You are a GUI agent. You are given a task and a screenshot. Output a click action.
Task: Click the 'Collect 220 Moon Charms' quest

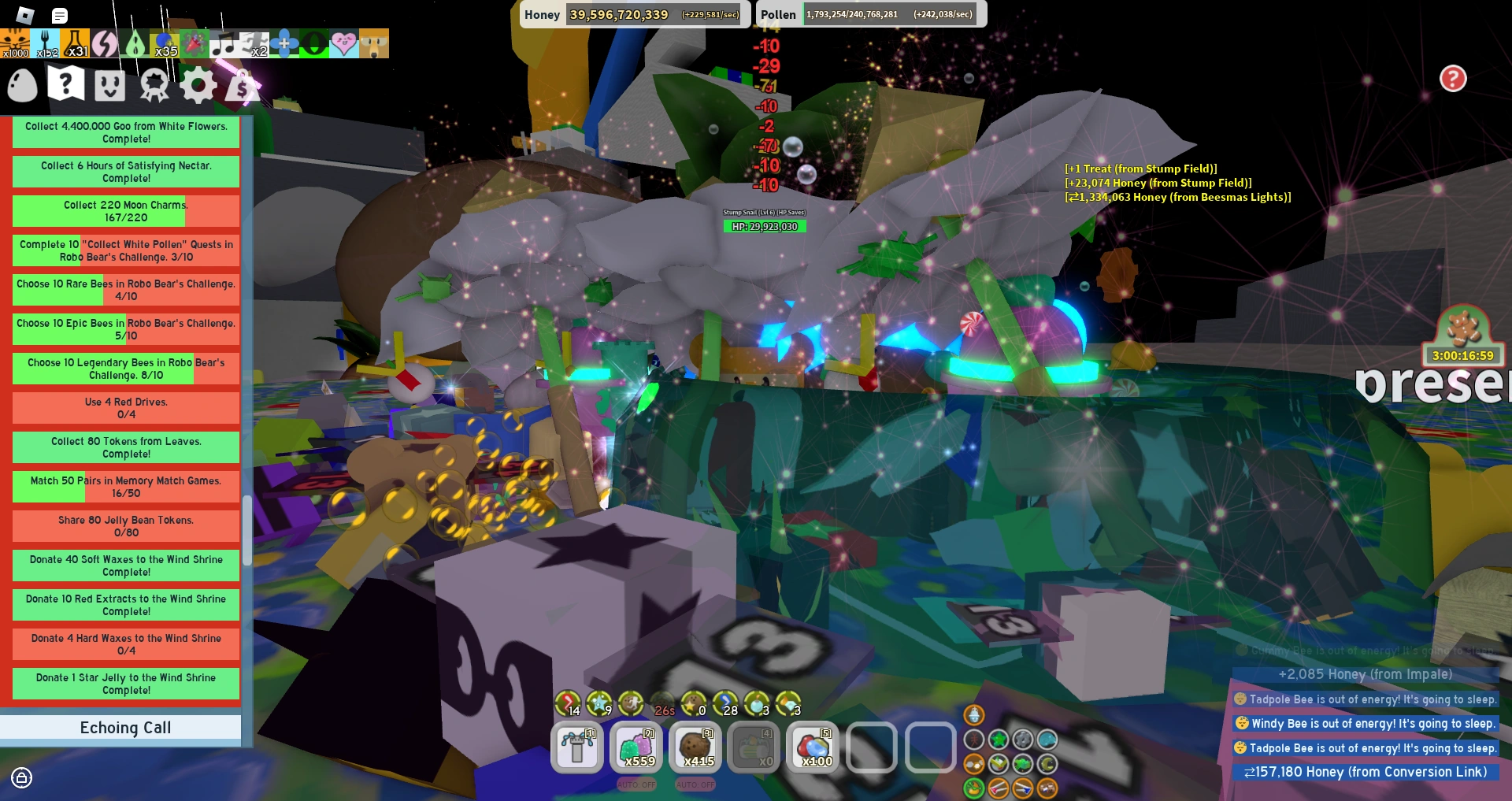click(125, 210)
